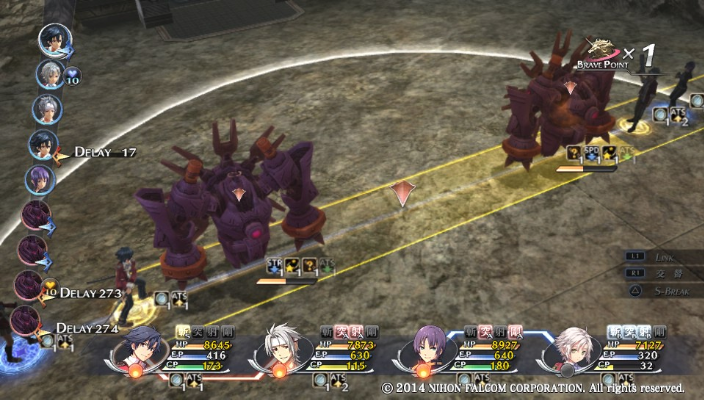Select the purple-haired portrait in the turn order
This screenshot has width=704, height=400.
tap(40, 180)
